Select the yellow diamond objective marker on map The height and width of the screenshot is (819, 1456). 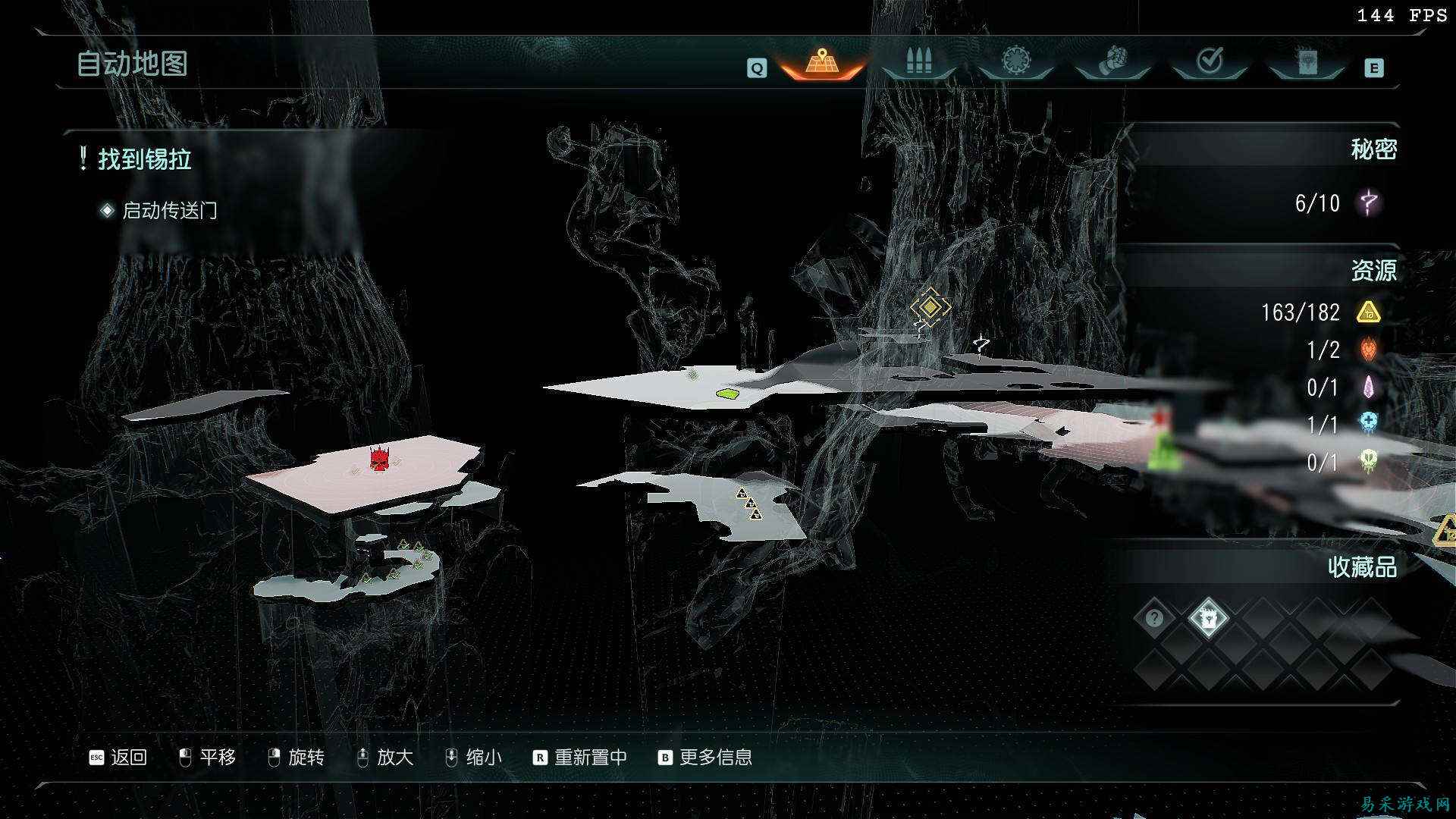click(930, 307)
